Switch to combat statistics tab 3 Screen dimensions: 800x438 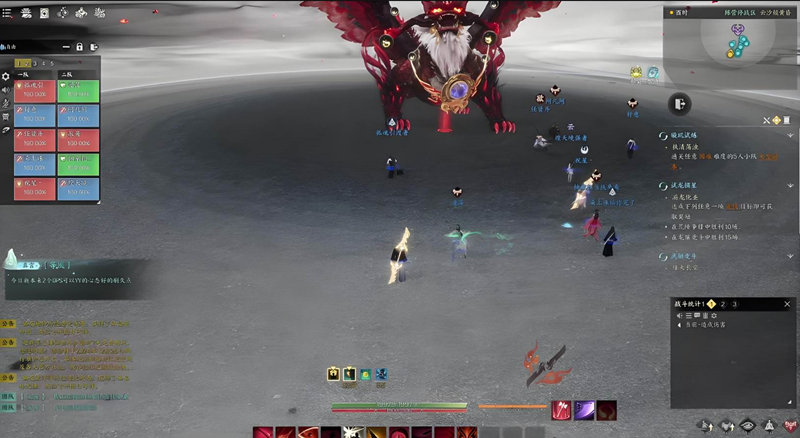[734, 303]
